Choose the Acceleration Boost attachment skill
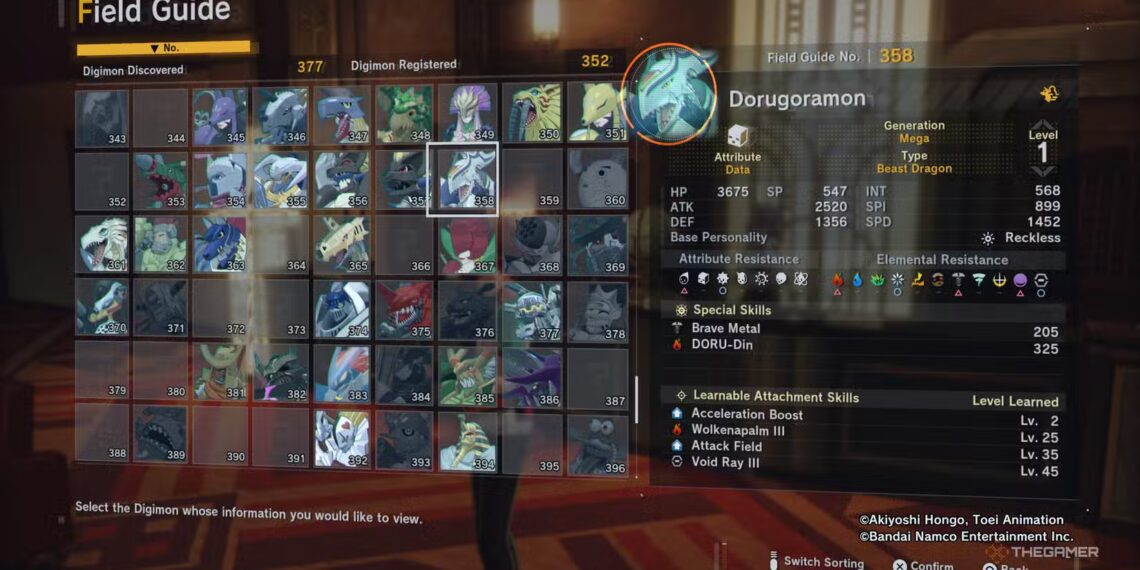 (865, 415)
